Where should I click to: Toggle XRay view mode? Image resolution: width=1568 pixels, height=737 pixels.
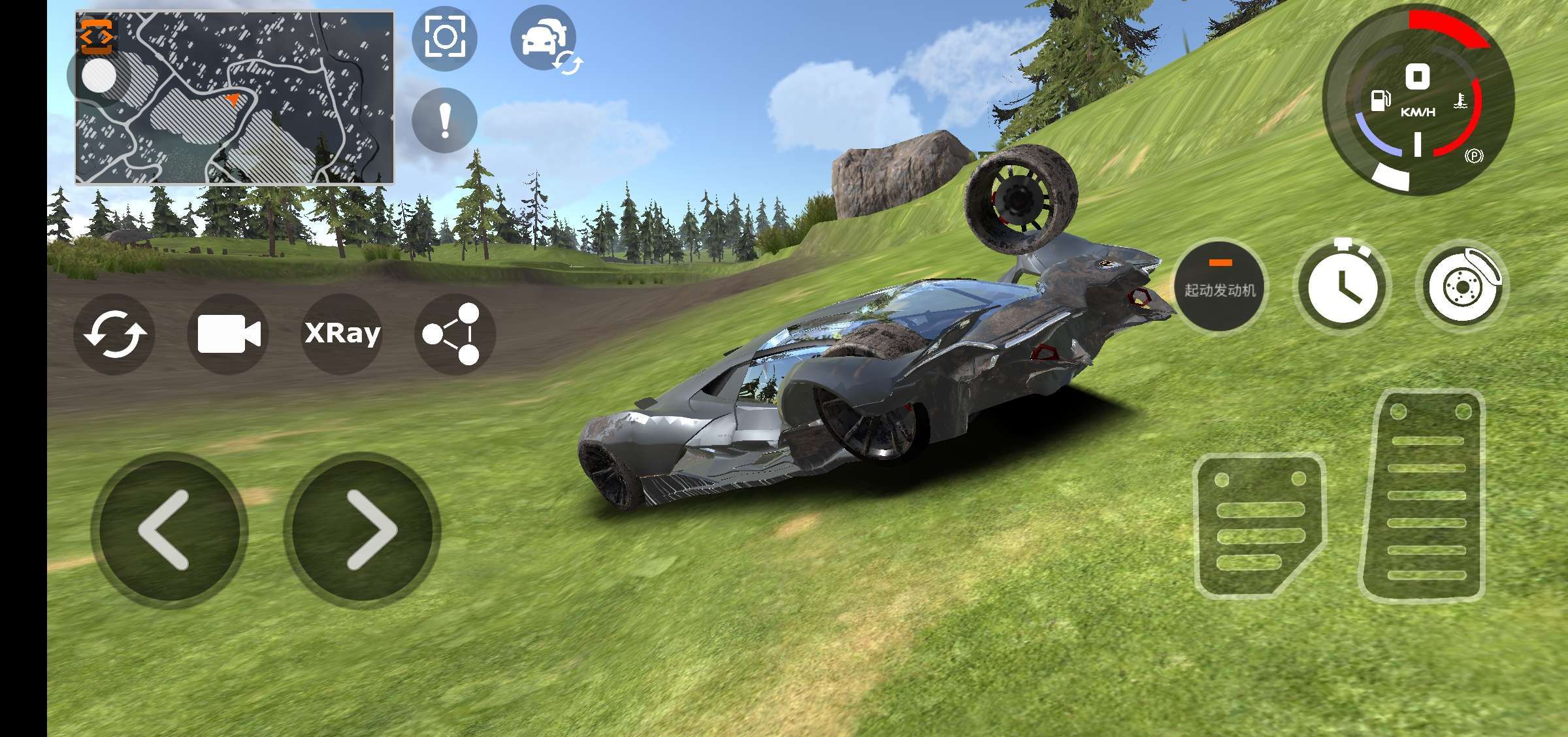342,334
